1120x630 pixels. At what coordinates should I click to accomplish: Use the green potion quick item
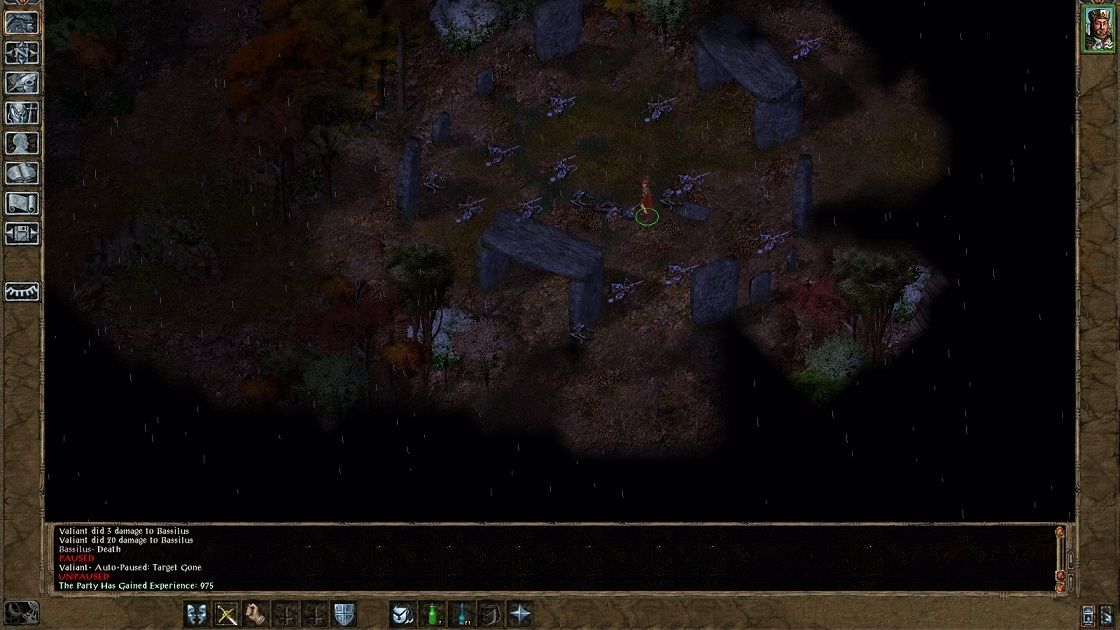(x=433, y=613)
